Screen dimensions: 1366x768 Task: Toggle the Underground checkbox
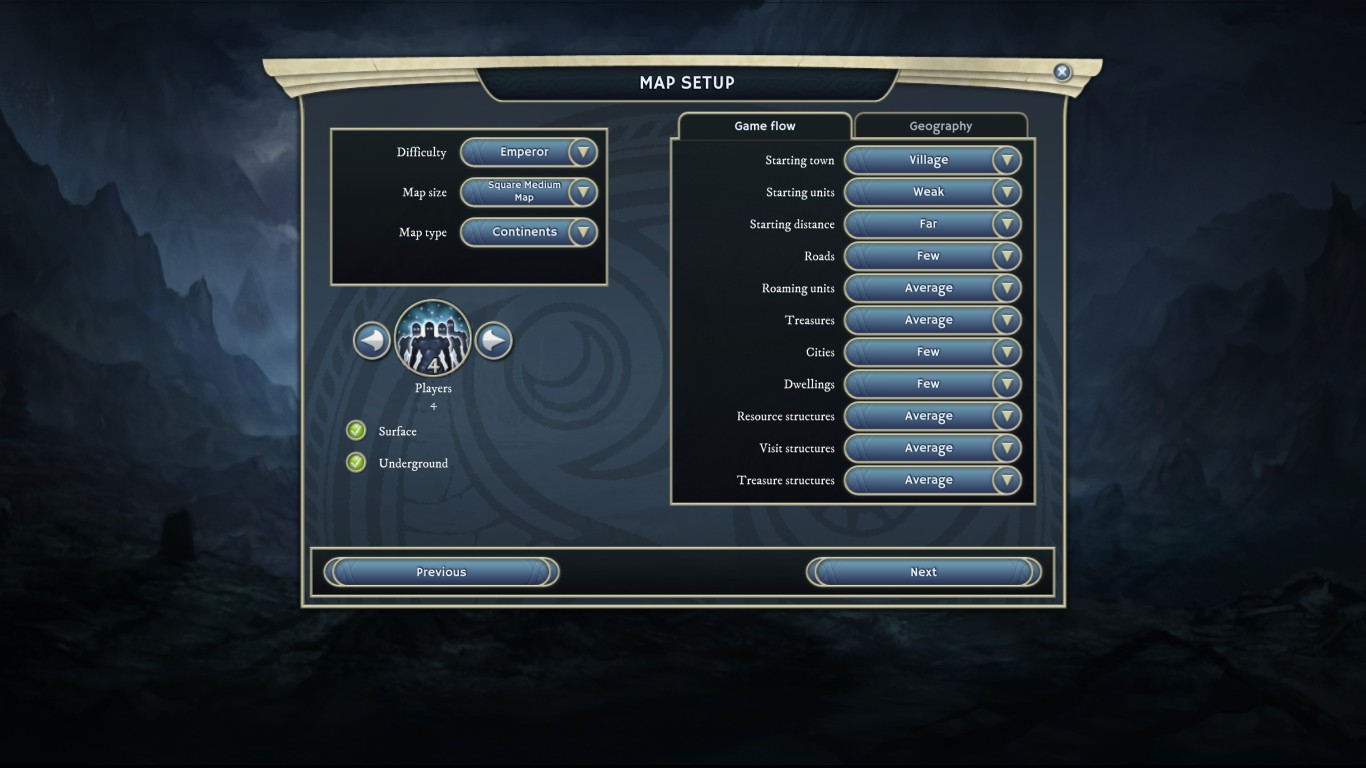pyautogui.click(x=356, y=463)
